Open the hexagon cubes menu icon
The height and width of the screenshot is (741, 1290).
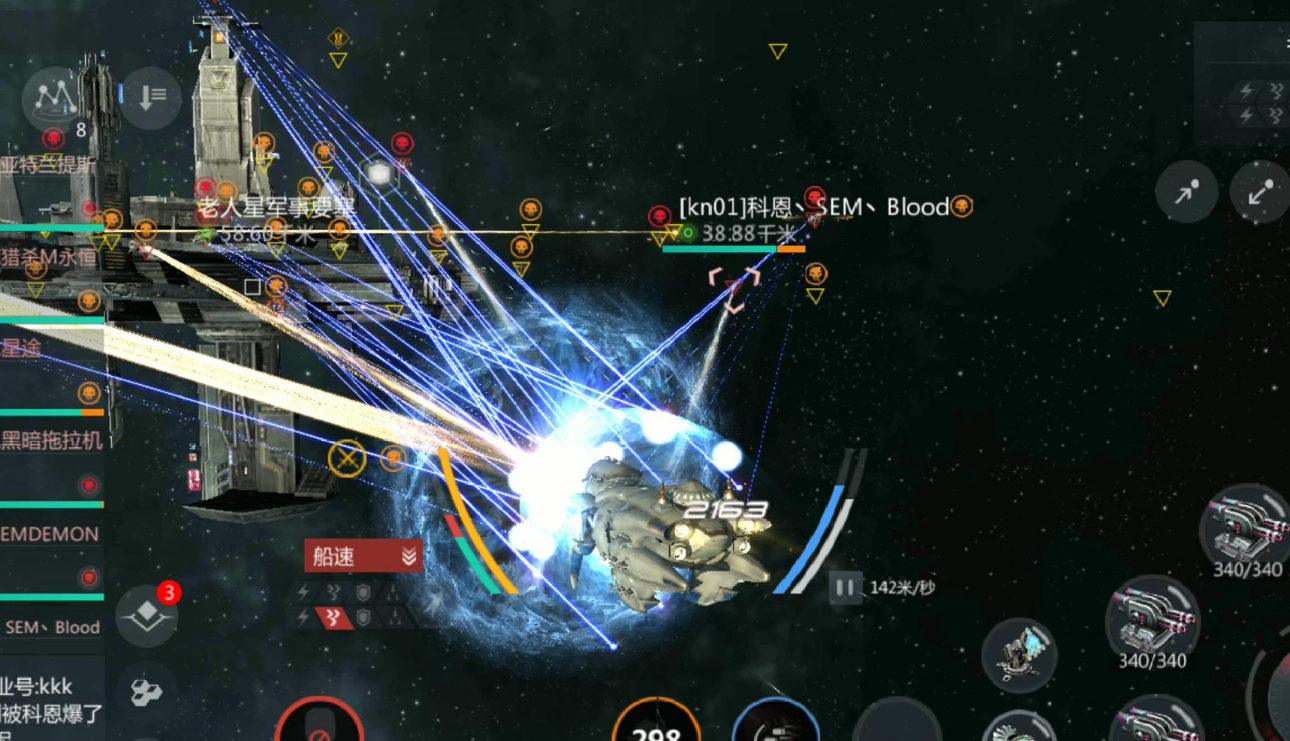click(147, 691)
